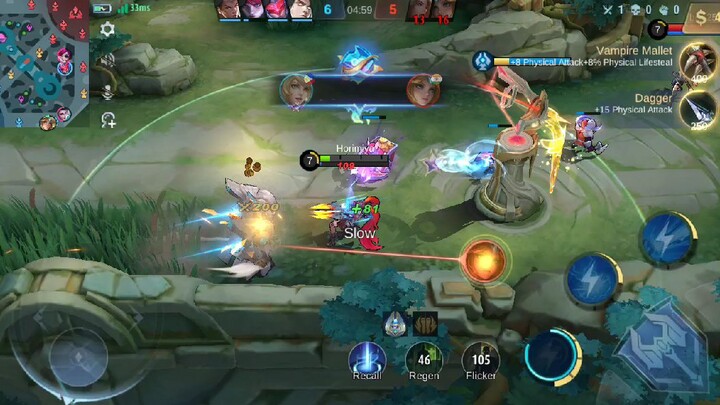Image resolution: width=720 pixels, height=405 pixels.
Task: Open the minimap
Action: [44, 65]
